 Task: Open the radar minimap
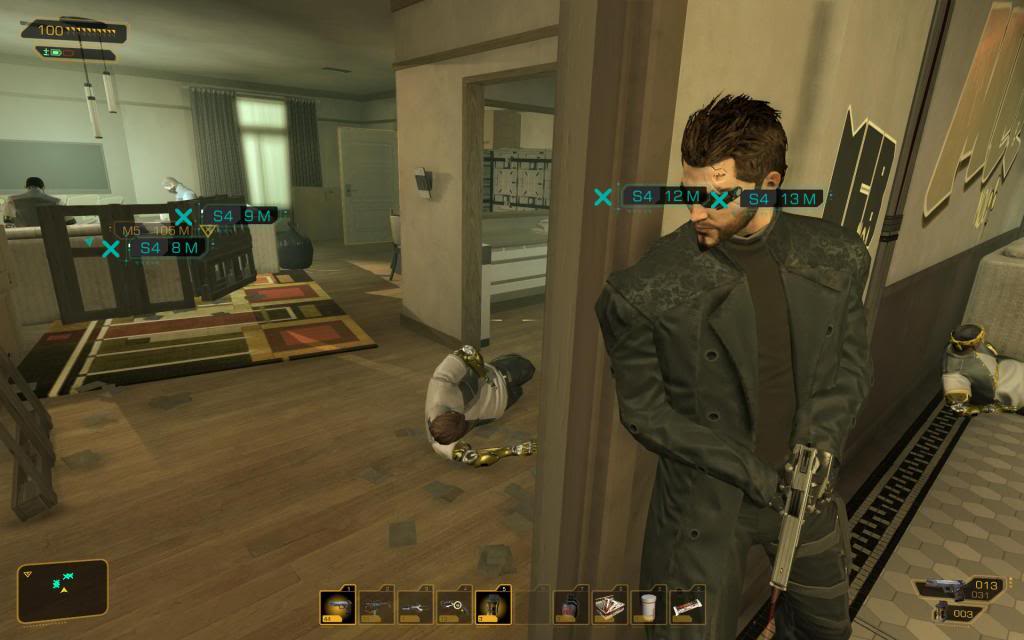pos(62,588)
